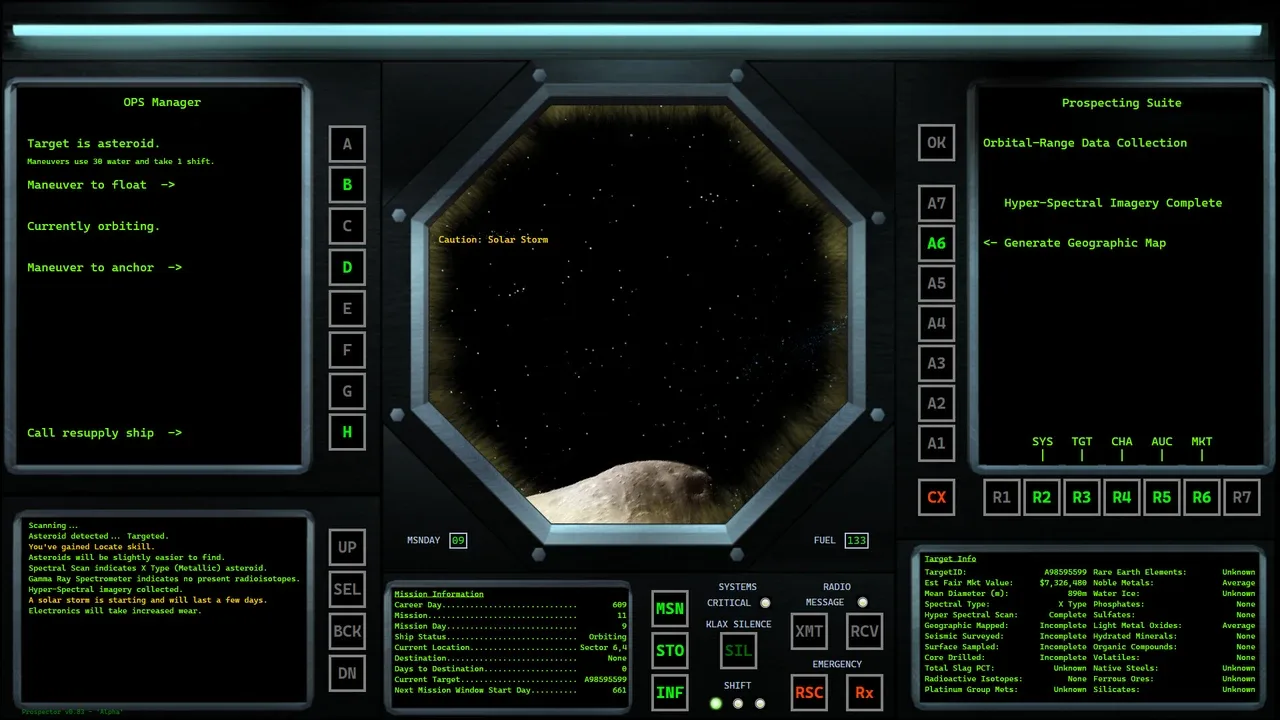Activate the XMT radio transmit button
Viewport: 1280px width, 720px height.
click(x=809, y=631)
